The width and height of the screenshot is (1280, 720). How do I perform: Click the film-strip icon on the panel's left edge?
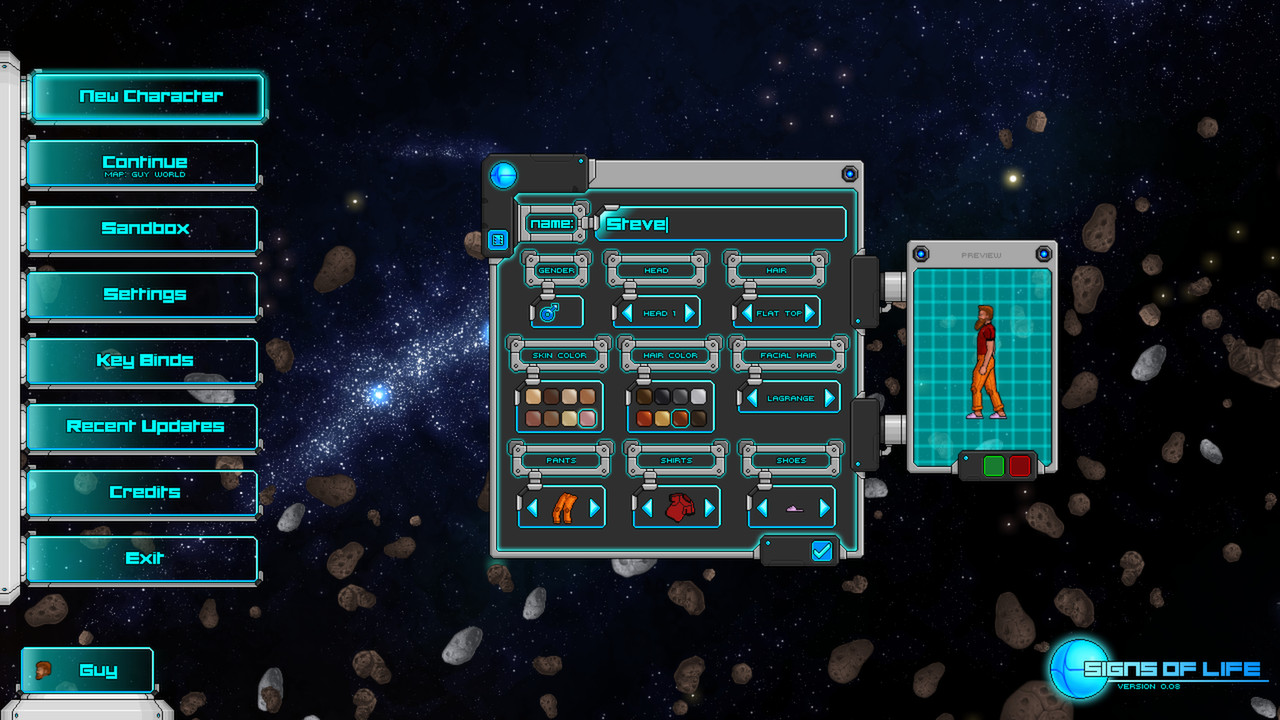496,239
